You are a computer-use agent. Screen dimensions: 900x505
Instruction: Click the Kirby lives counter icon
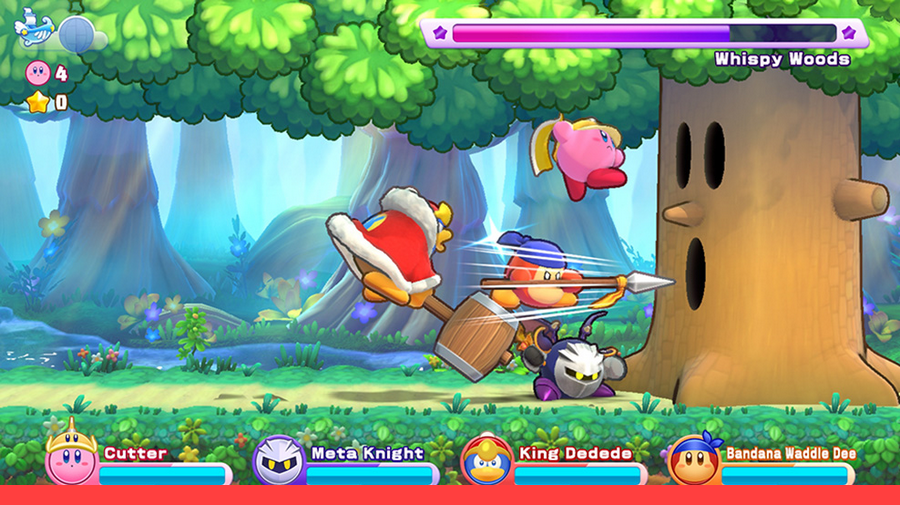click(38, 73)
